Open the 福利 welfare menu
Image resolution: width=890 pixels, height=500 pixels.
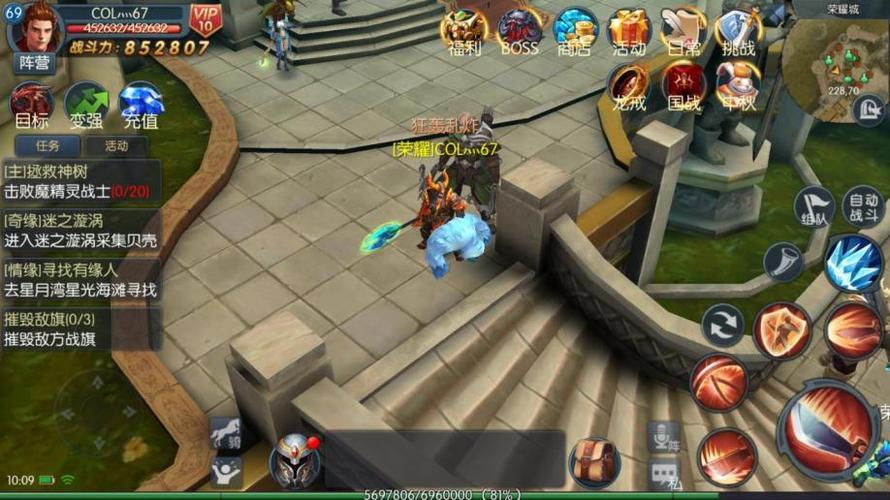tap(465, 31)
